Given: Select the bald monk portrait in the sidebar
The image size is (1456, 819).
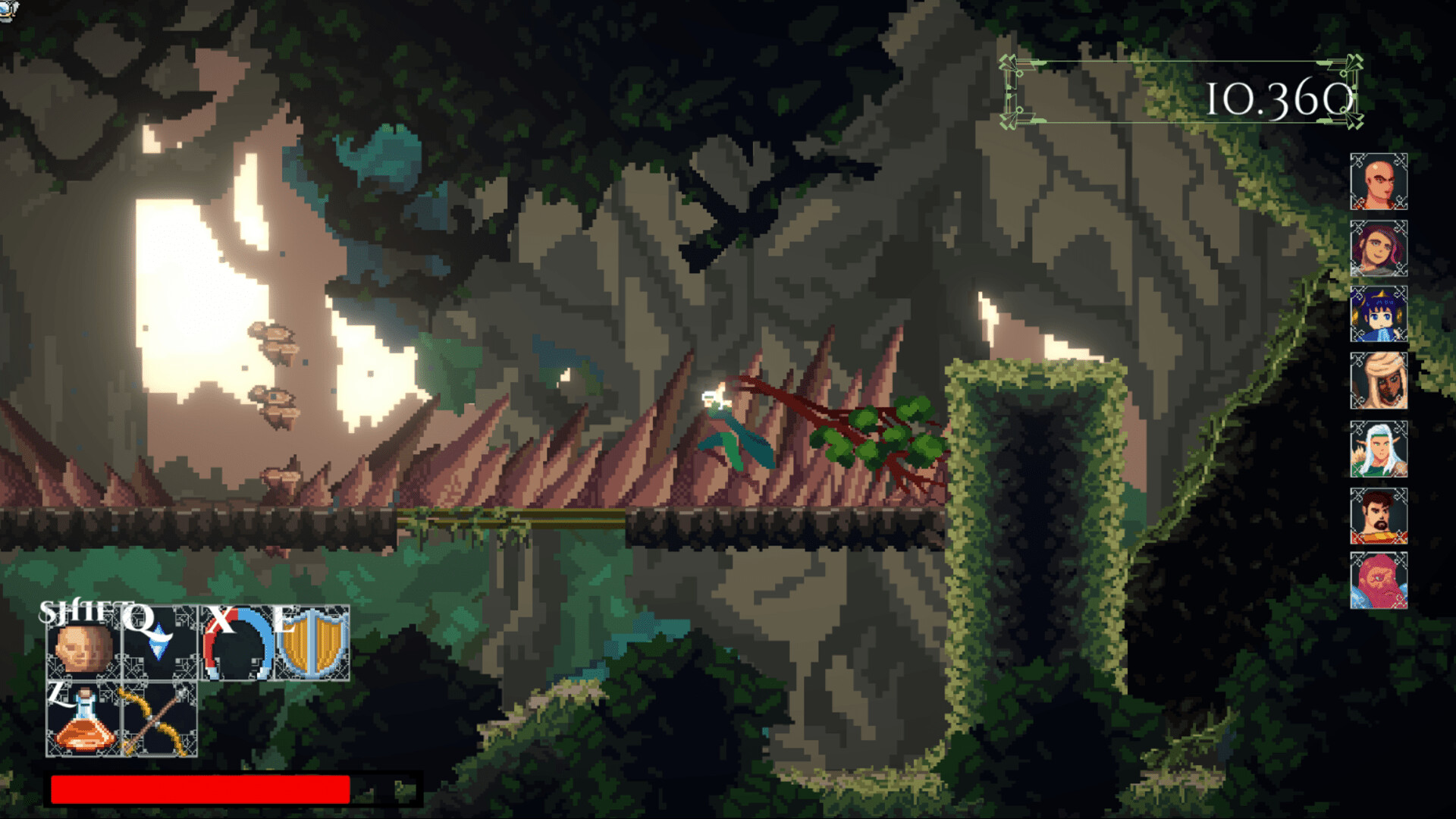Looking at the screenshot, I should click(x=1380, y=182).
